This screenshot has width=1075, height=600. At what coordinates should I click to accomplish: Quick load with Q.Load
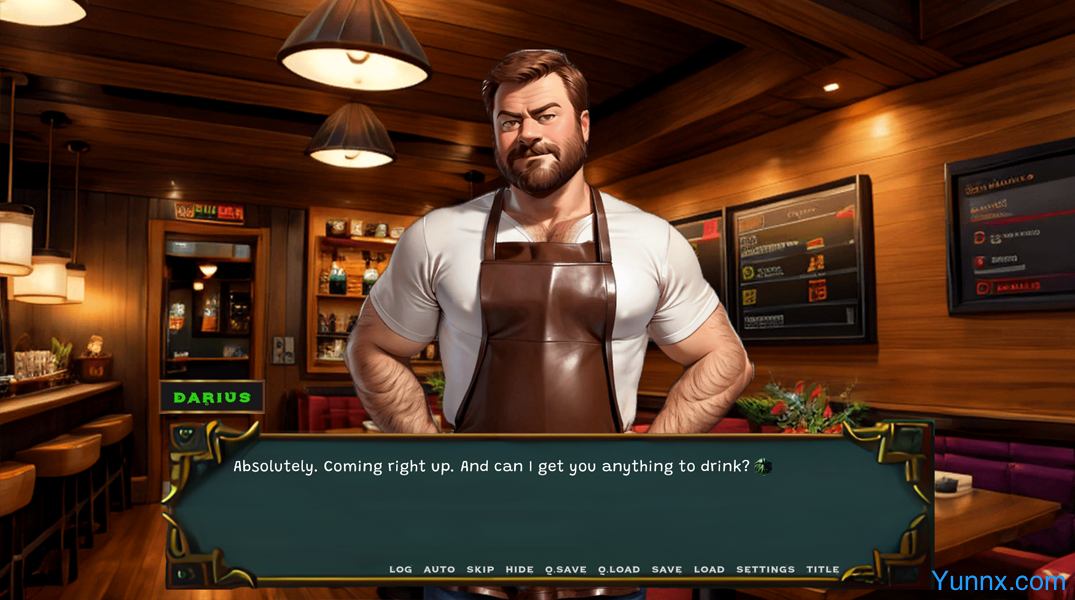[619, 570]
